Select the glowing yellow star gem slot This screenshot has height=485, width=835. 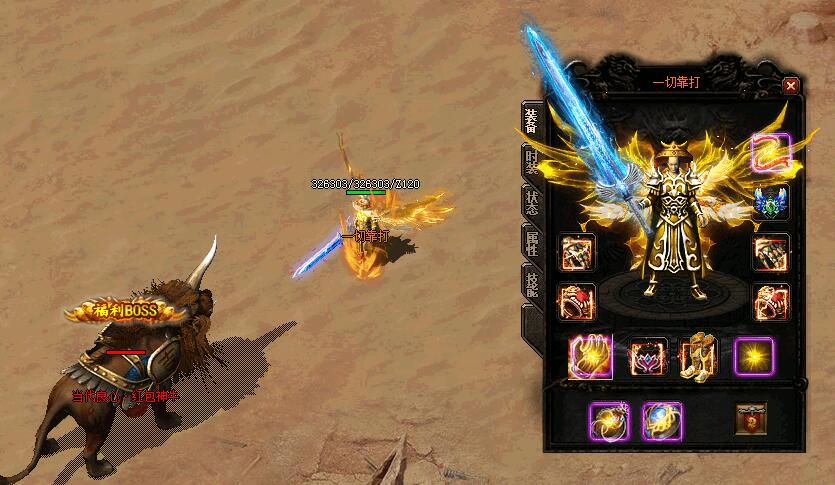click(753, 357)
